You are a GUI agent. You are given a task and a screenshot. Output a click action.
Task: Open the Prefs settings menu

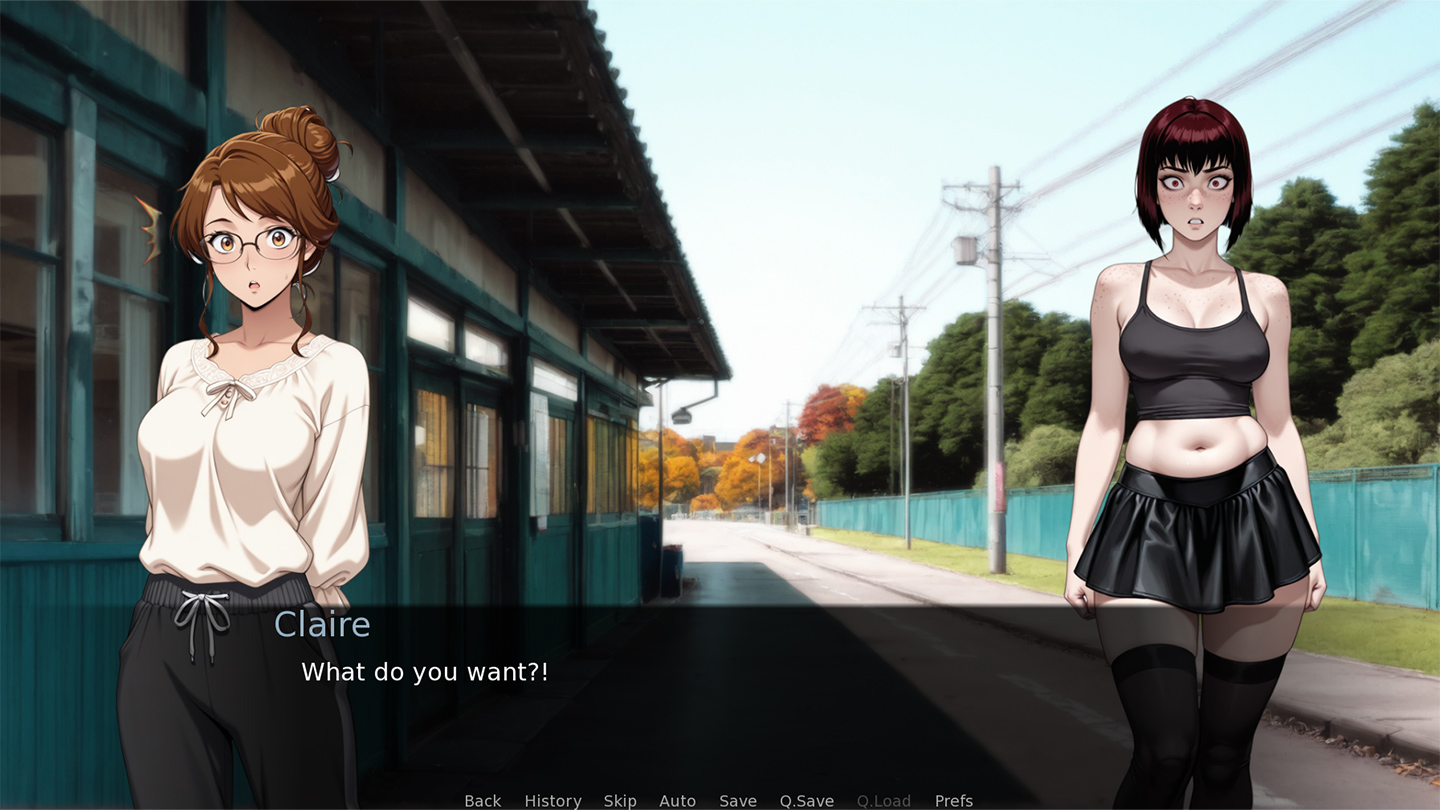pyautogui.click(x=953, y=801)
